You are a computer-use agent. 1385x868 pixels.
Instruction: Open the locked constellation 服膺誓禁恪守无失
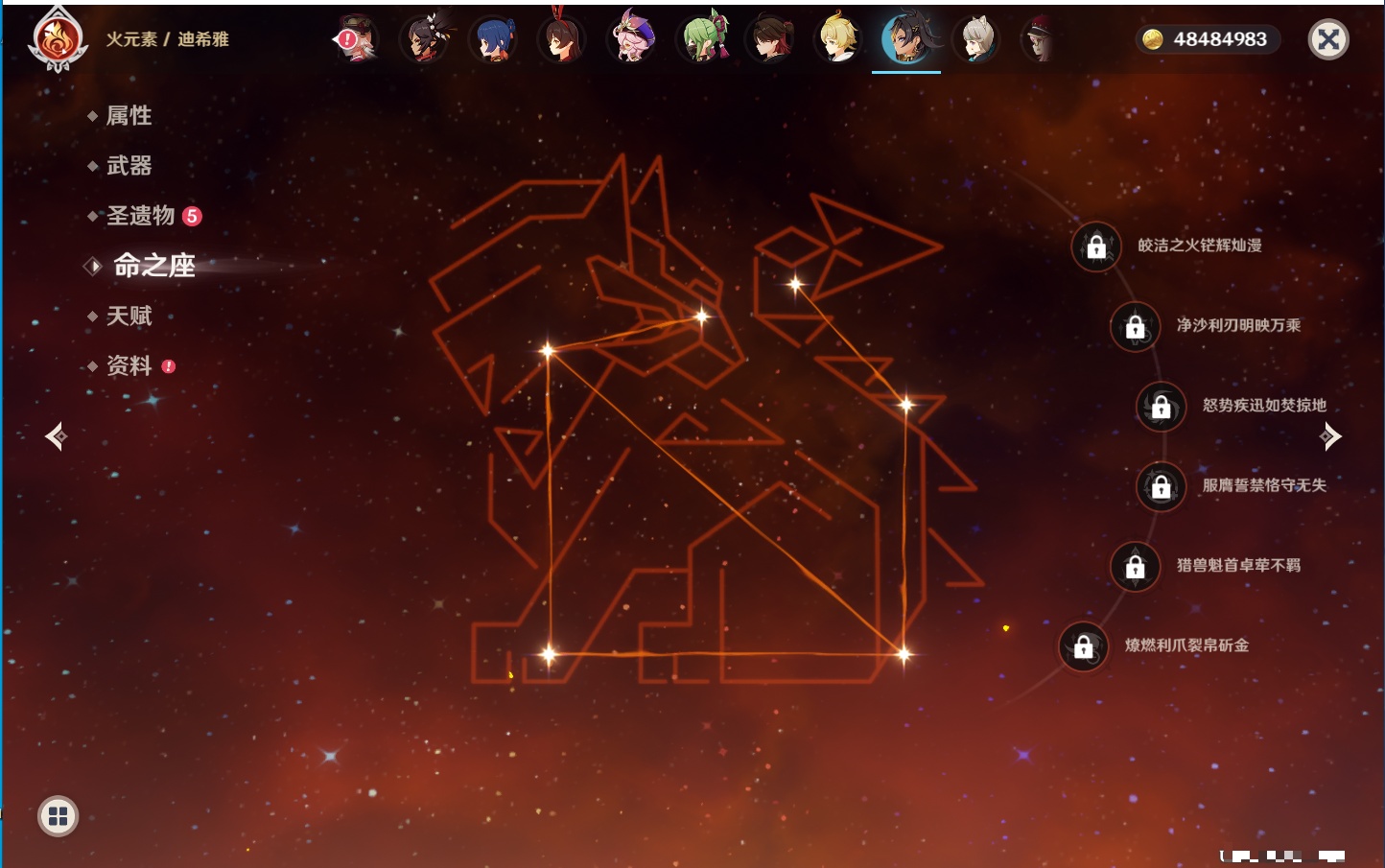pyautogui.click(x=1162, y=486)
